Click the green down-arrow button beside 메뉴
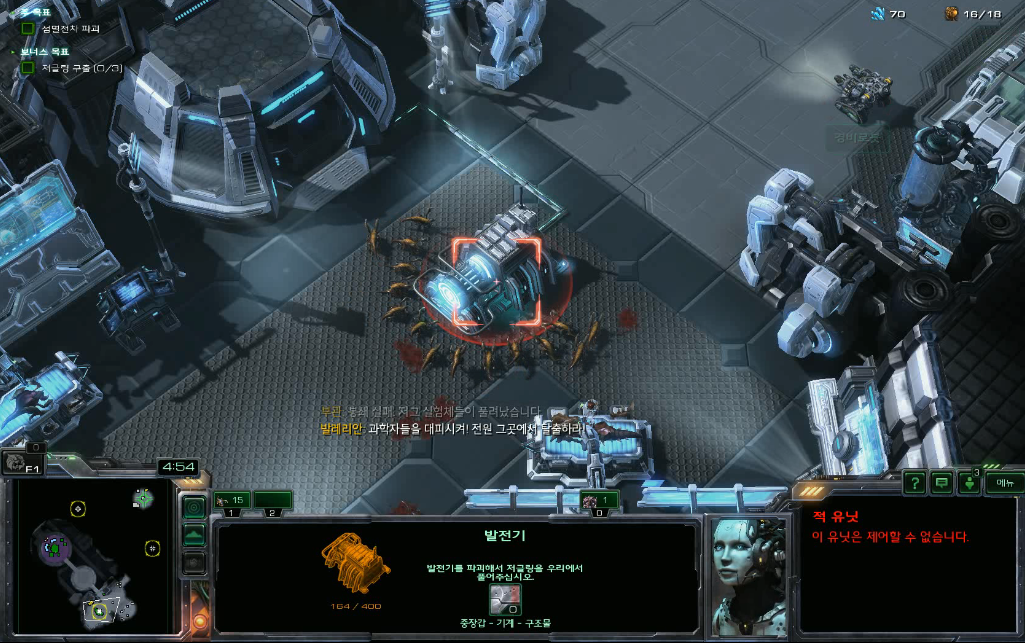Image resolution: width=1025 pixels, height=643 pixels. pyautogui.click(x=969, y=483)
